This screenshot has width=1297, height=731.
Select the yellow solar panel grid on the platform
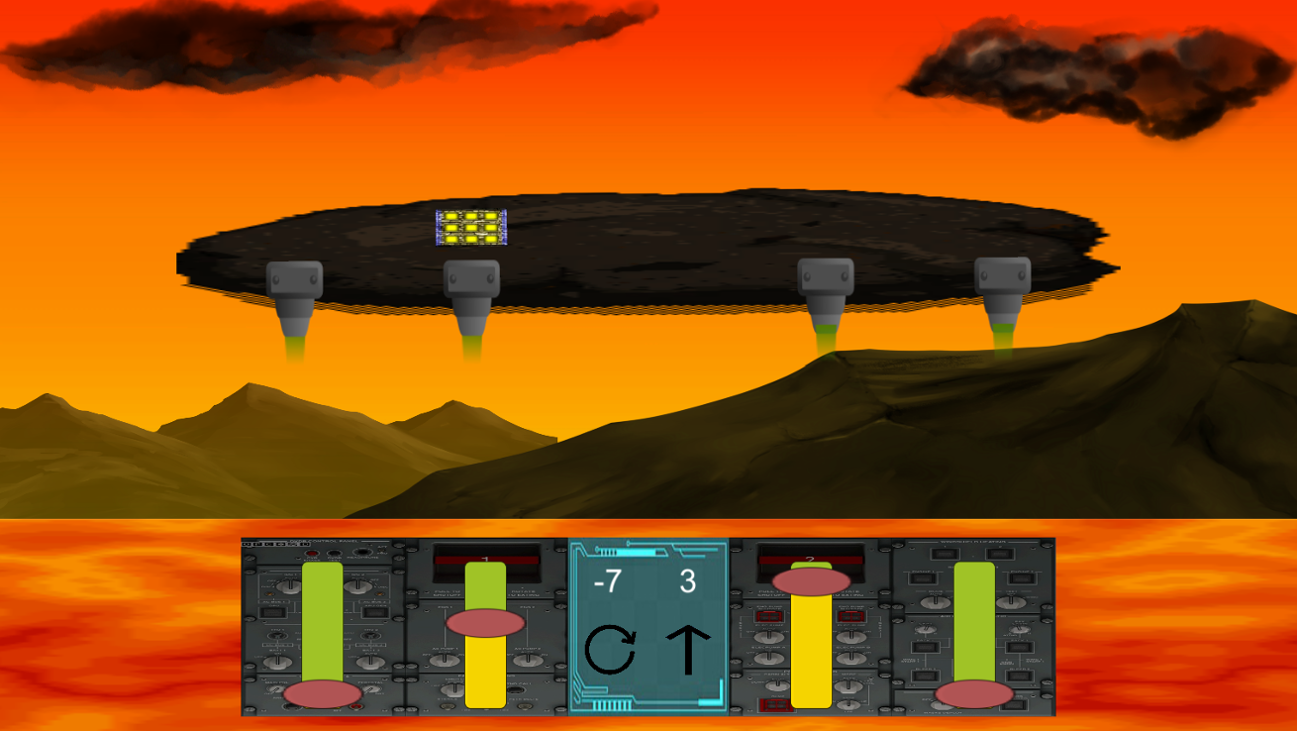[x=470, y=228]
